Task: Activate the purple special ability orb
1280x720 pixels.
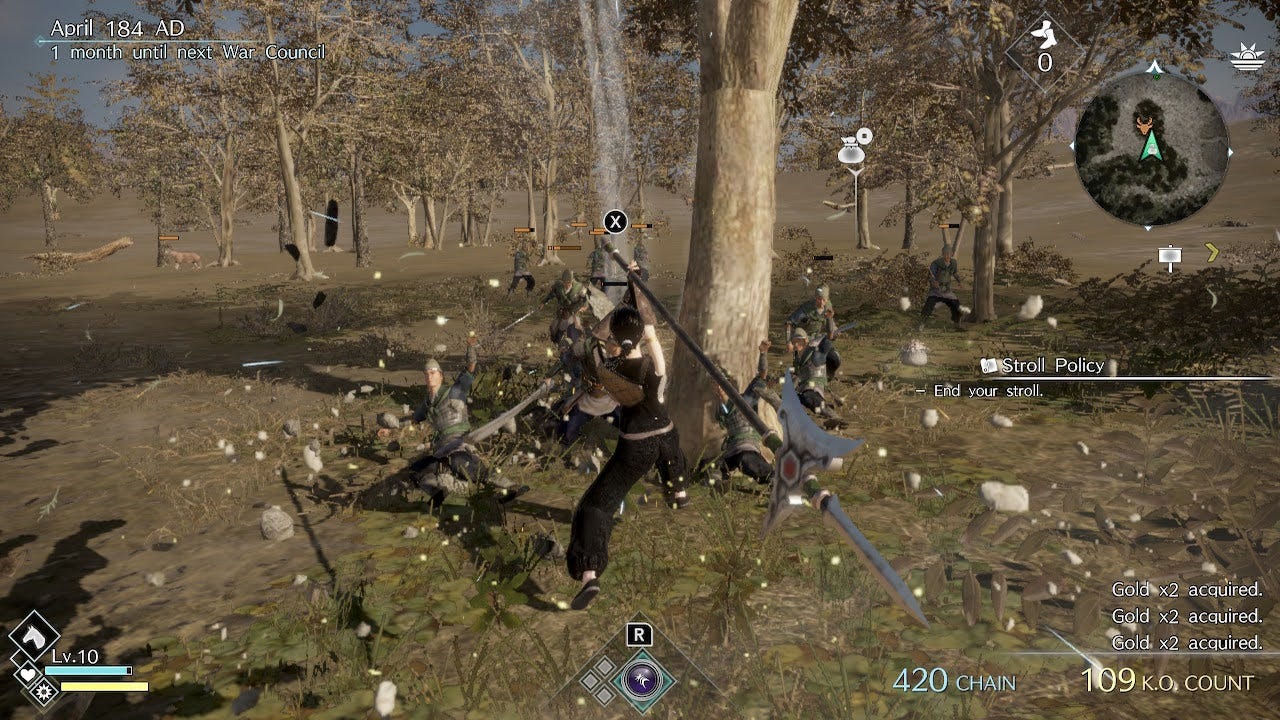Action: [637, 680]
